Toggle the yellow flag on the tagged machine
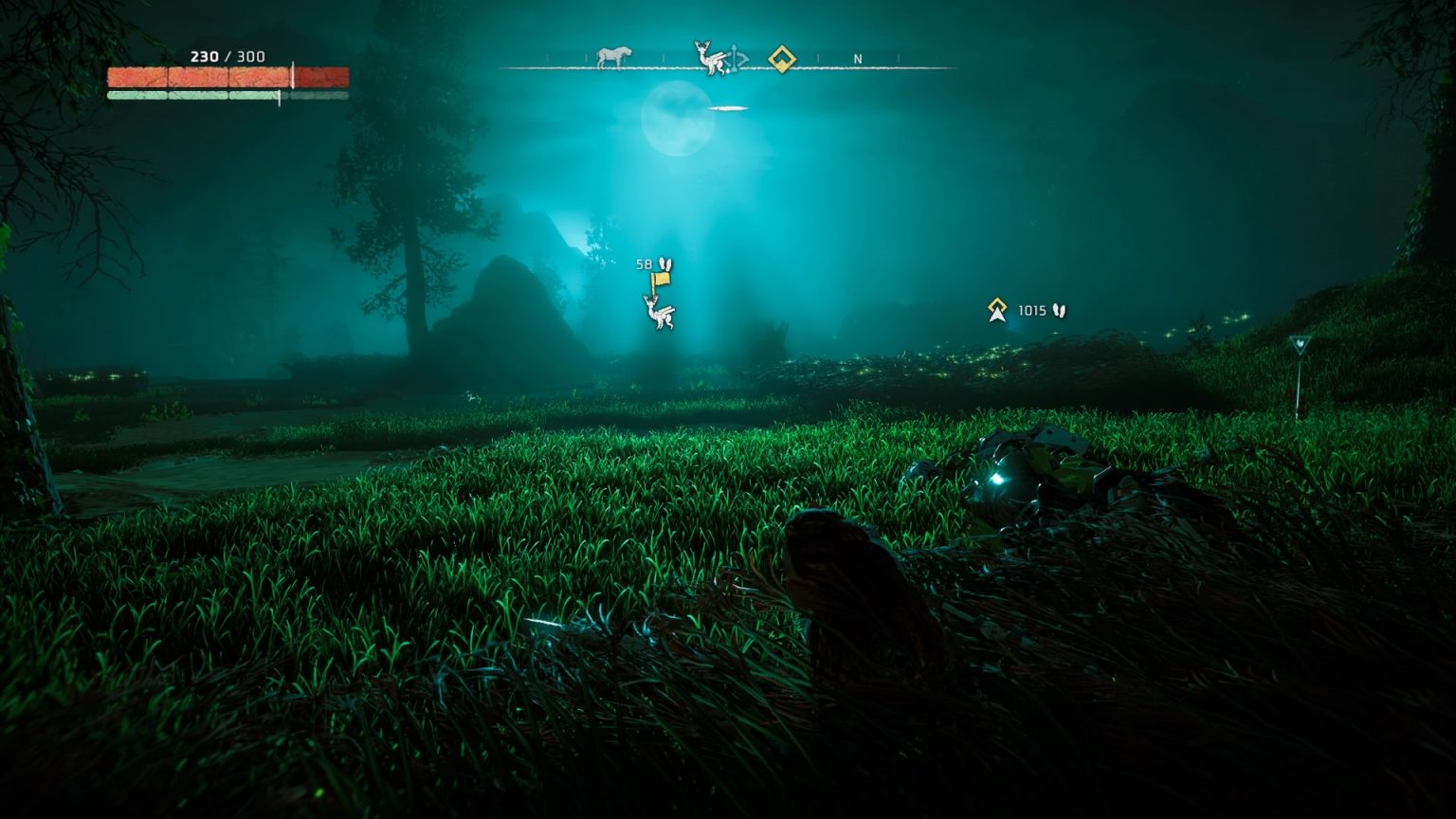 coord(661,279)
